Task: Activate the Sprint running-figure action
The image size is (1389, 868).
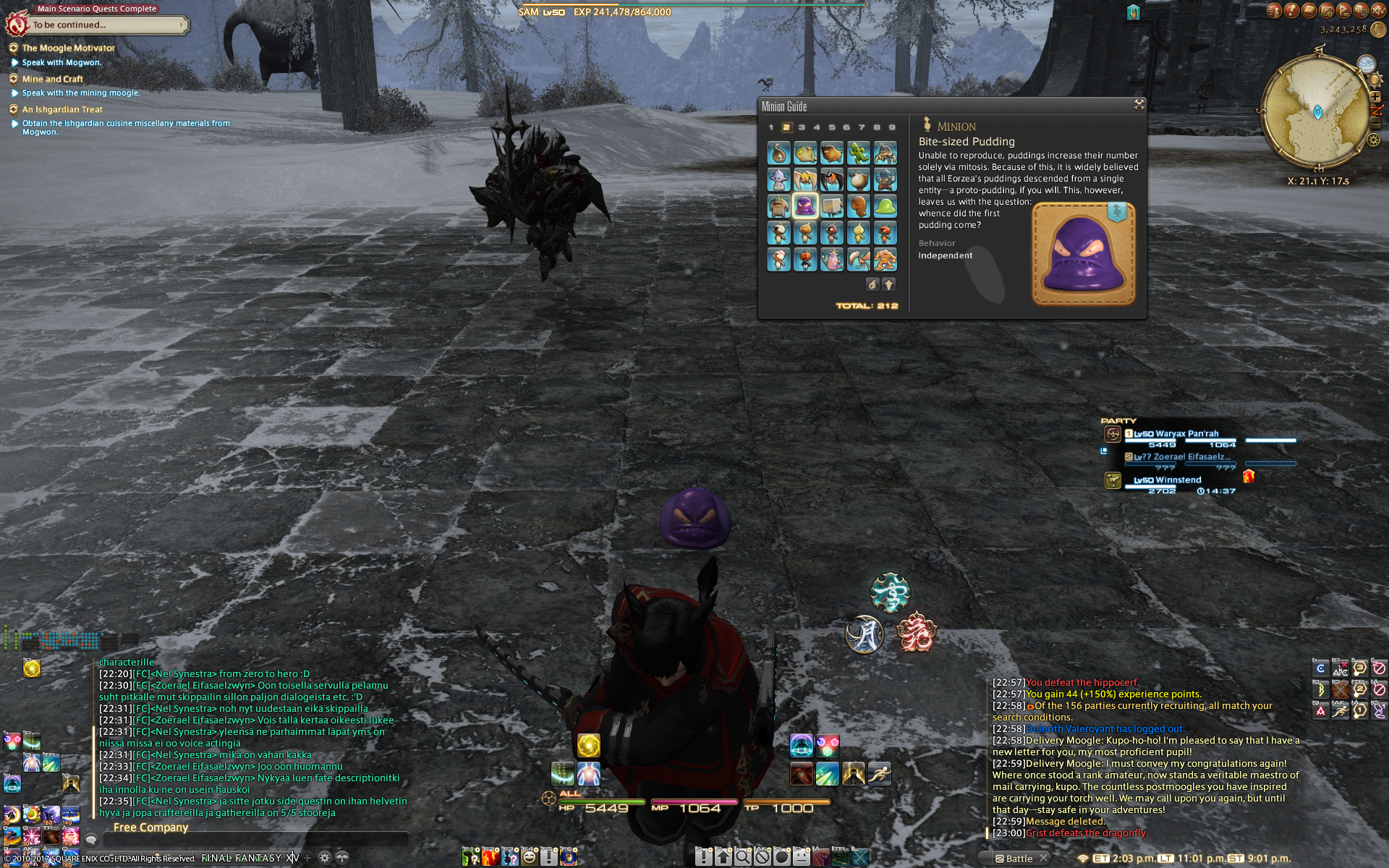Action: pos(880,774)
